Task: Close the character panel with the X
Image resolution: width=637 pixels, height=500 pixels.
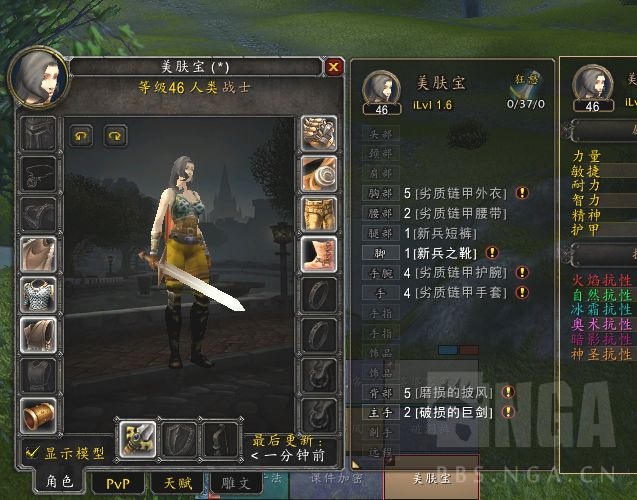Action: (334, 67)
